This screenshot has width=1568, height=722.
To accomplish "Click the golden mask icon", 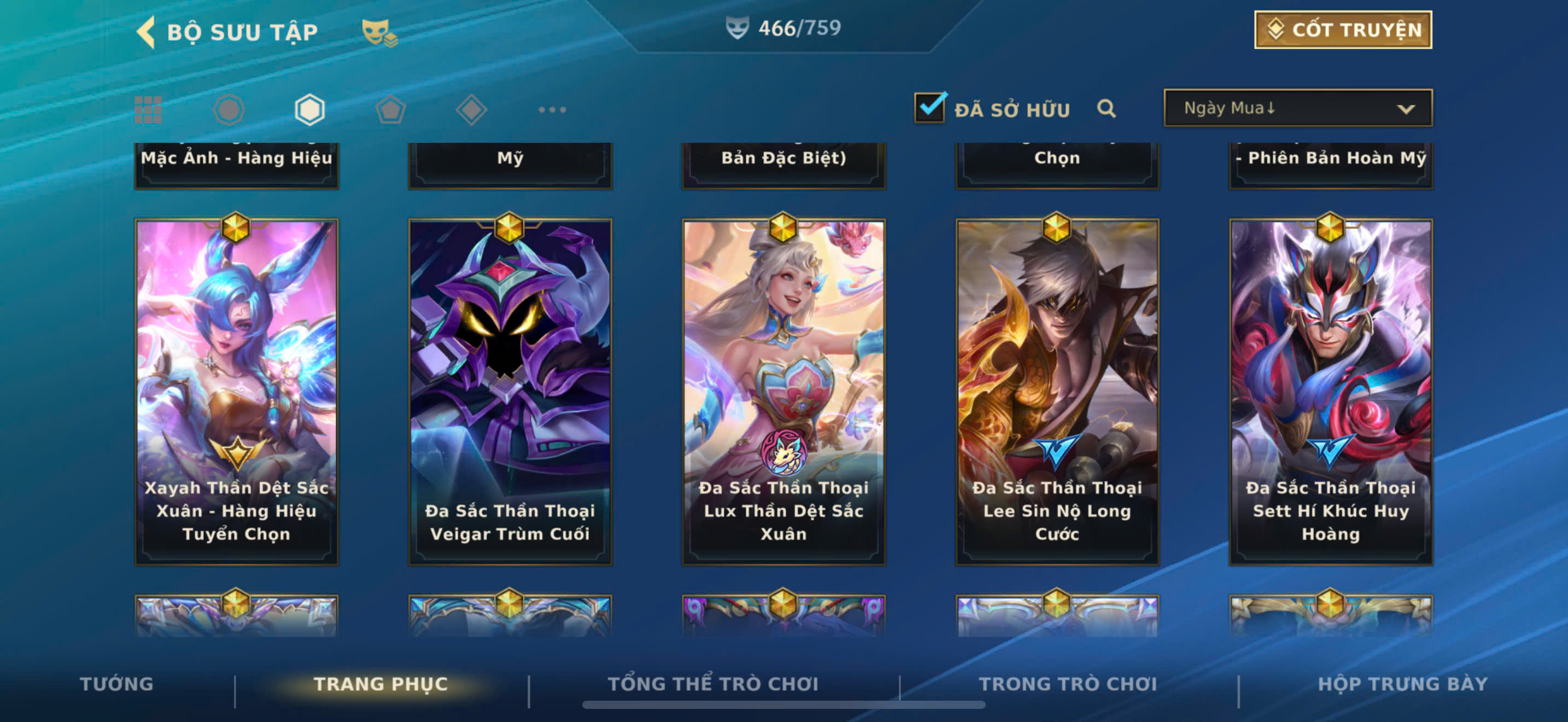I will 378,32.
